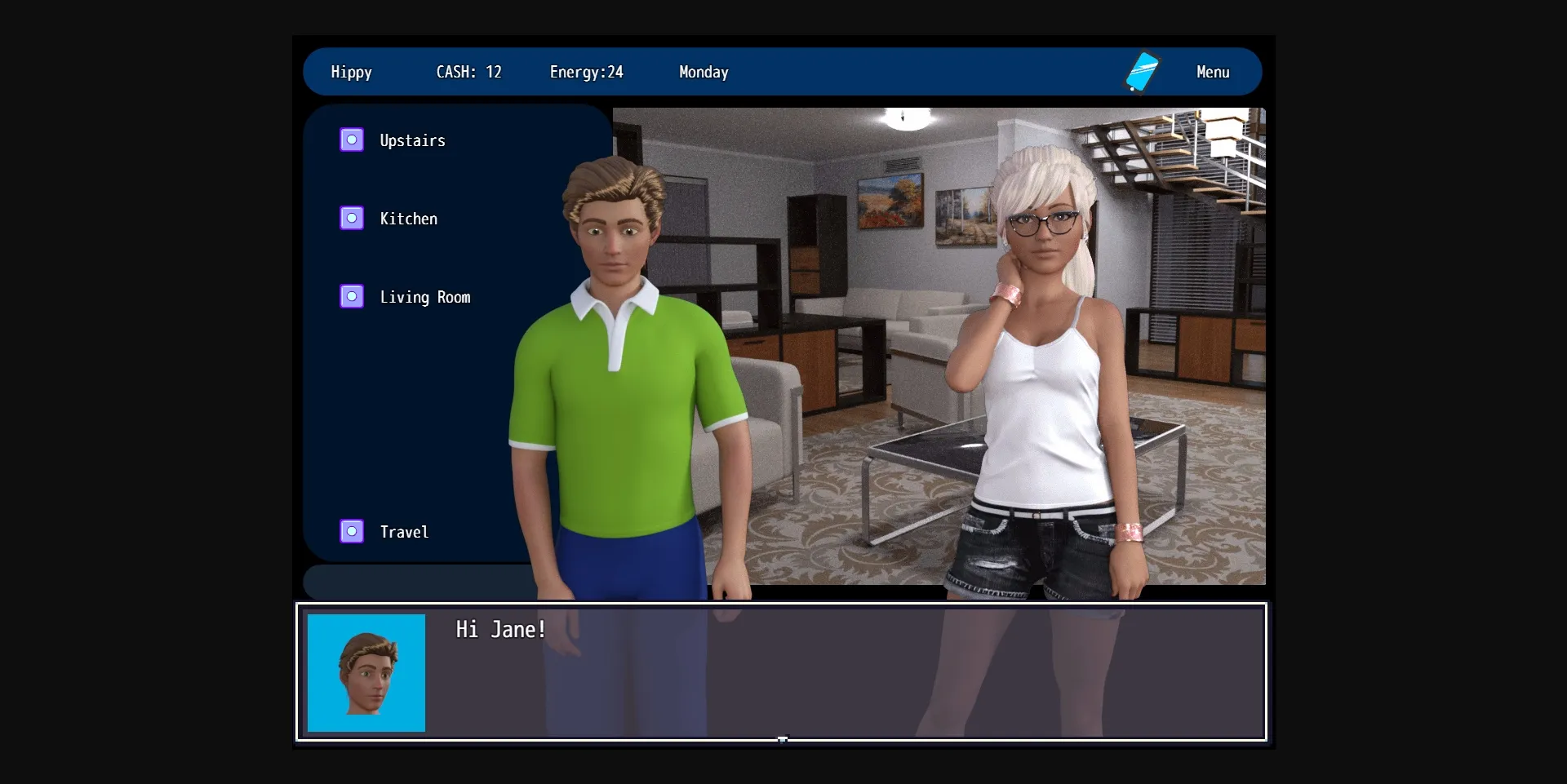
Task: Open the phone icon in the top bar
Action: pyautogui.click(x=1143, y=72)
